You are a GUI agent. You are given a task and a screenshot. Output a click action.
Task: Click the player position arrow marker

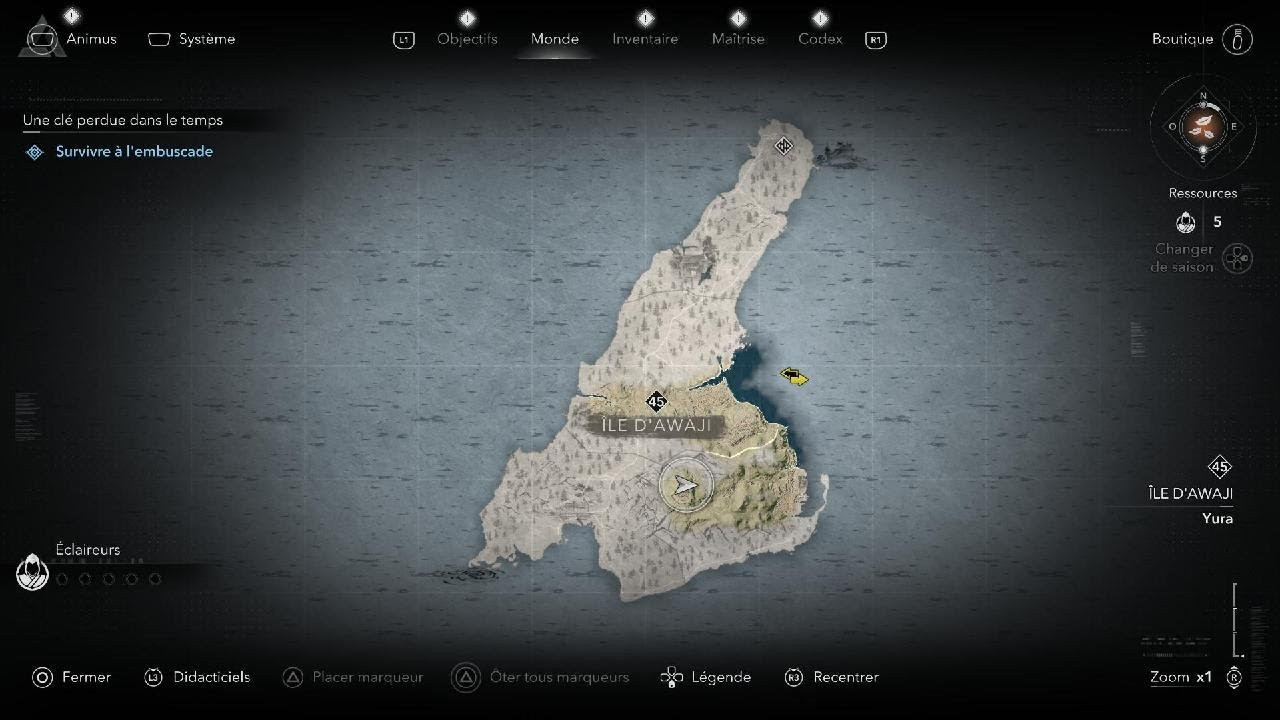pos(685,486)
